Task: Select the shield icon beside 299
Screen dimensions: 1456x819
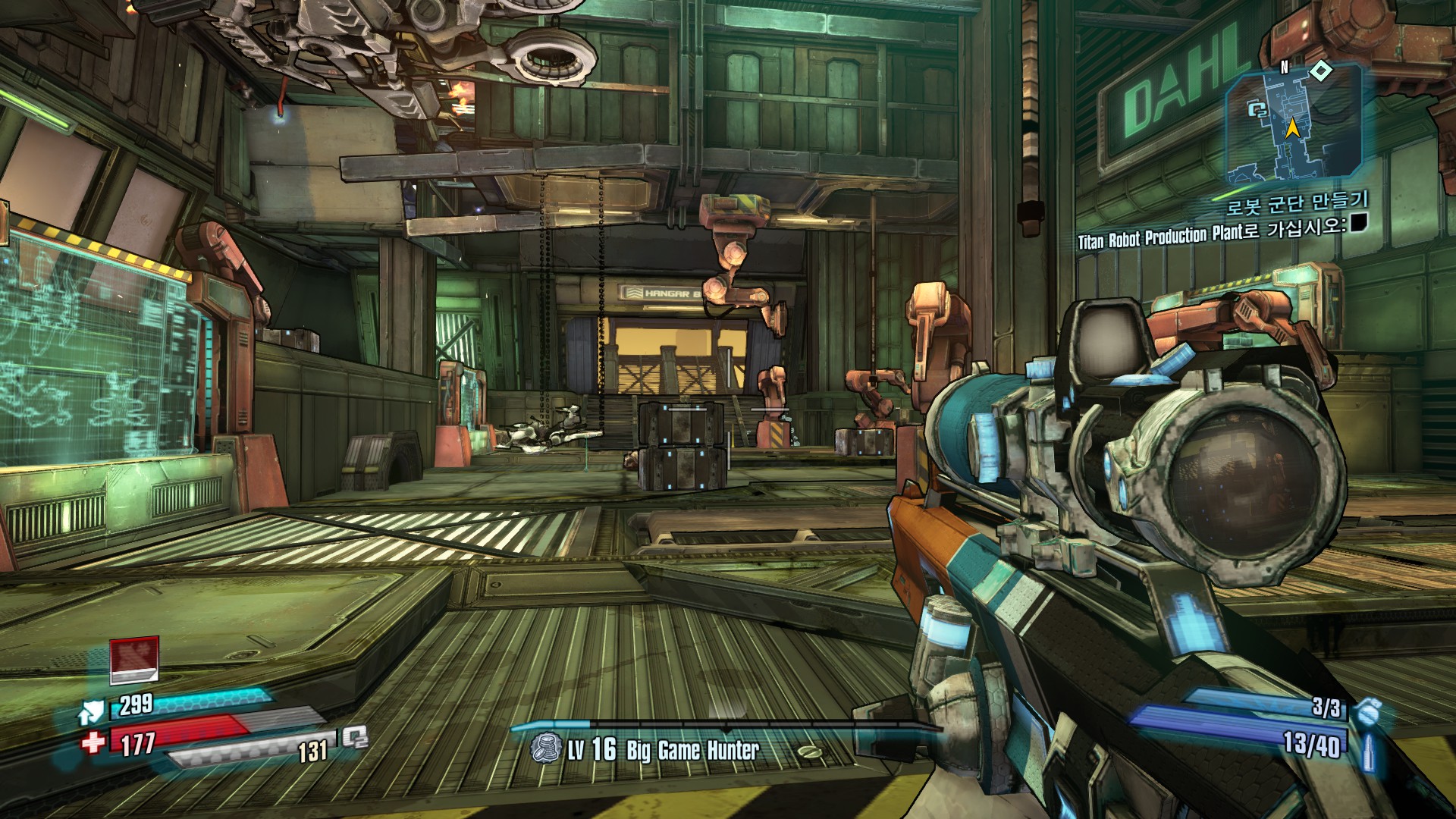Action: tap(91, 711)
